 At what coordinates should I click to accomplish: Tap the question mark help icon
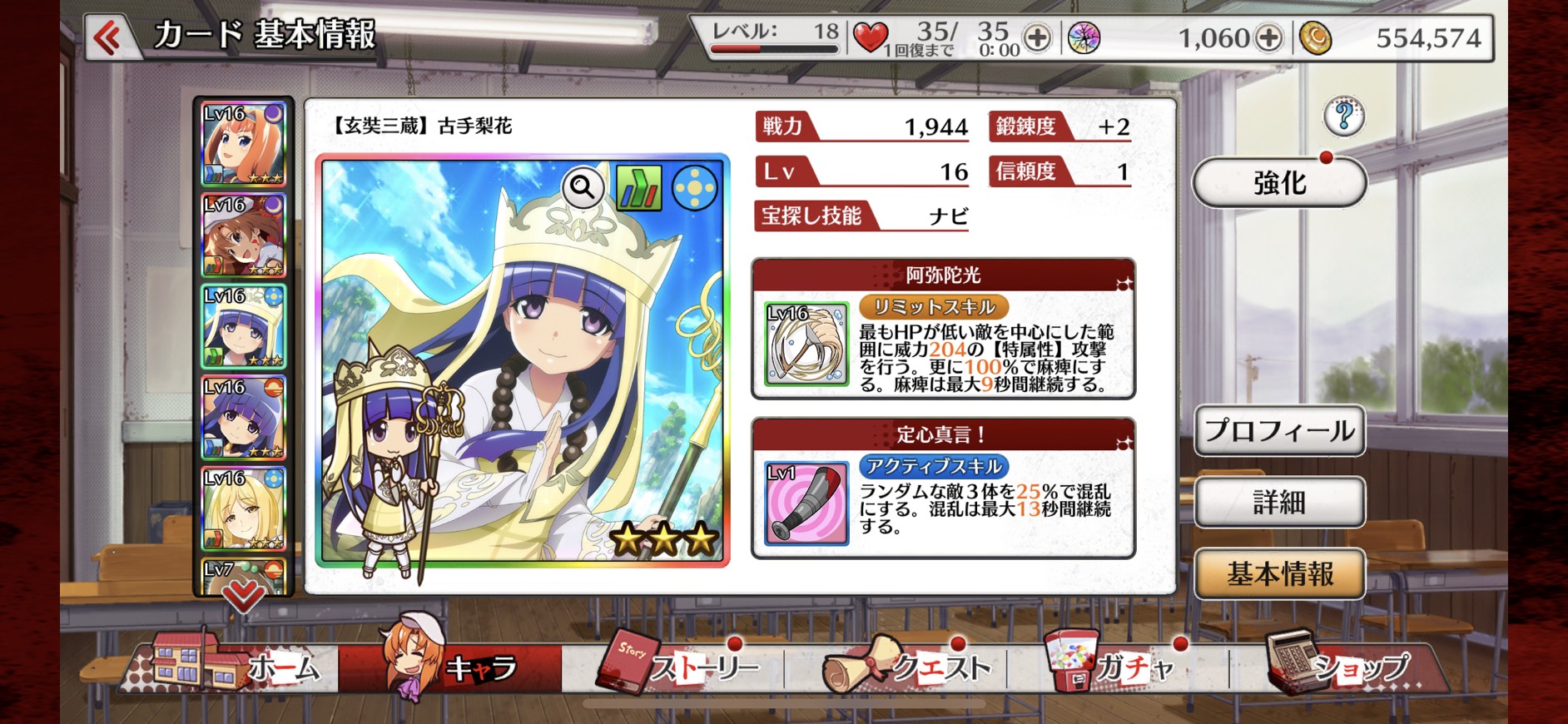(1343, 117)
